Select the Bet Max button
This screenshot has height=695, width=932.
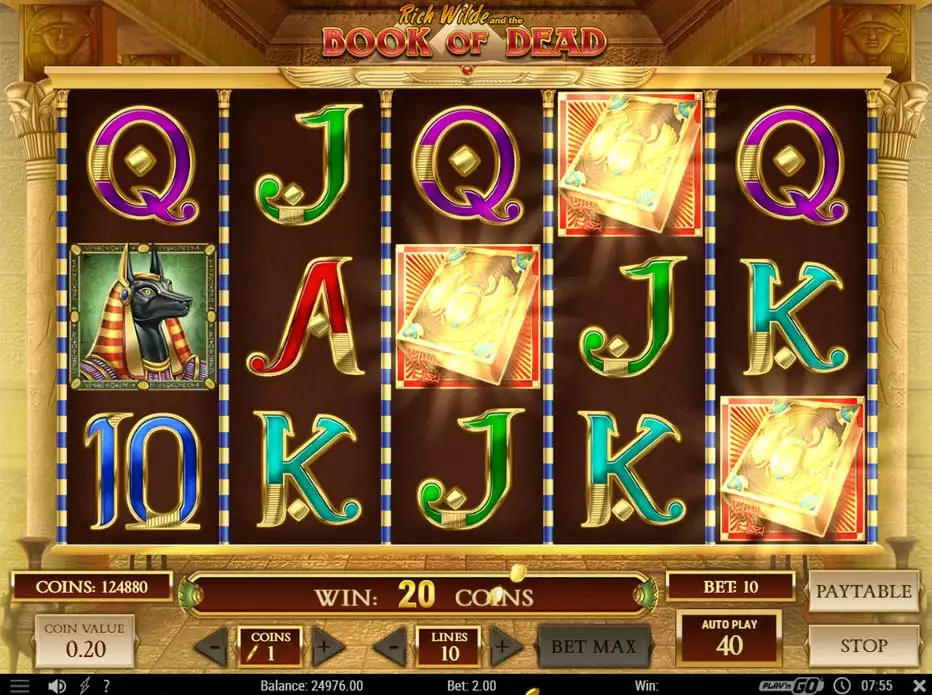pos(594,646)
